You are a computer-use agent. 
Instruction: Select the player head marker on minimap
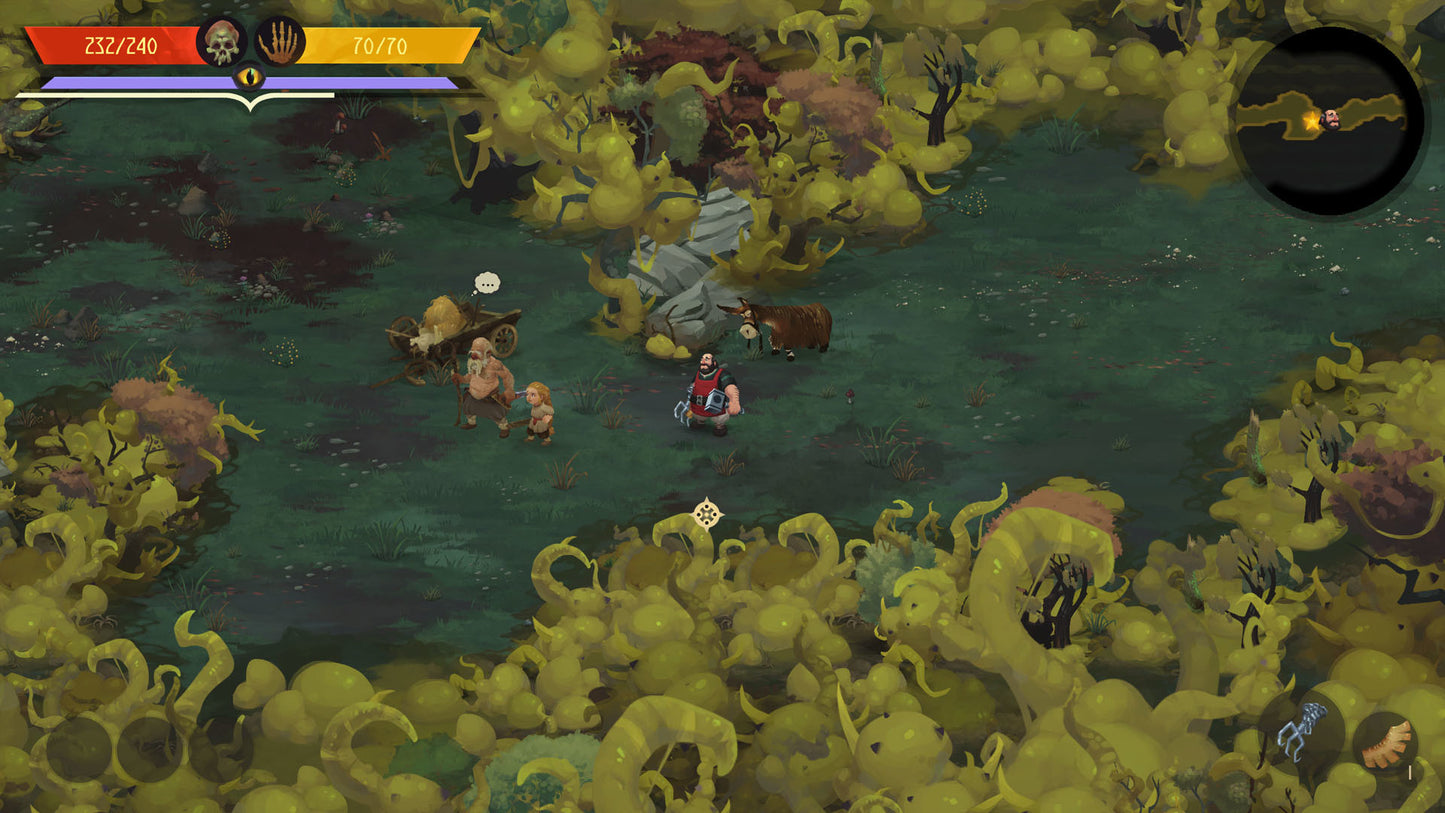click(x=1331, y=120)
